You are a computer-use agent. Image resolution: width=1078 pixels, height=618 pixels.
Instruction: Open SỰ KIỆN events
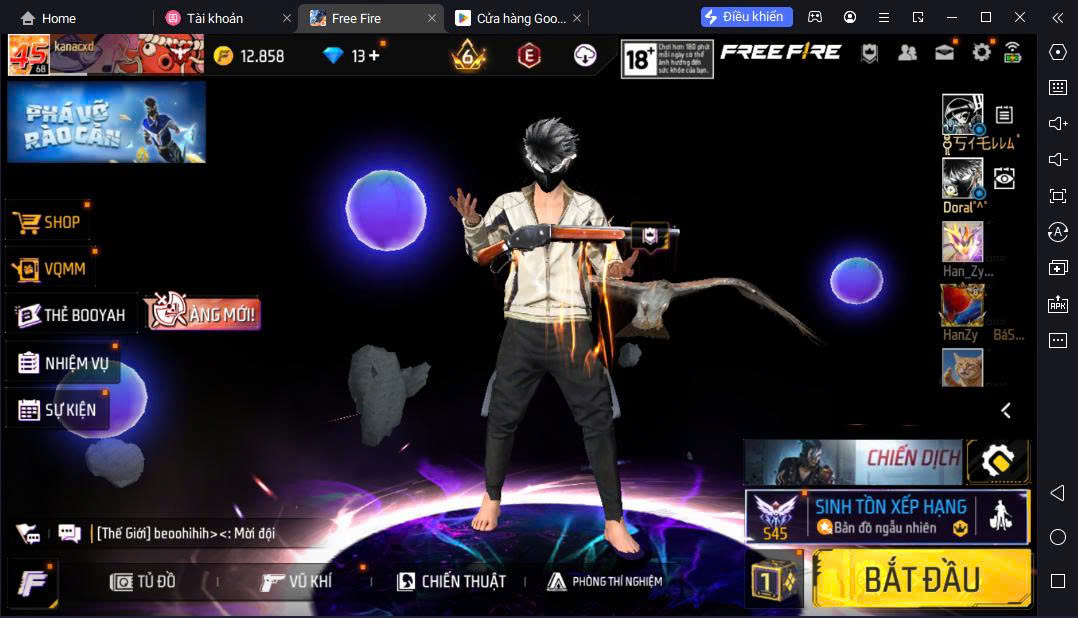click(57, 410)
